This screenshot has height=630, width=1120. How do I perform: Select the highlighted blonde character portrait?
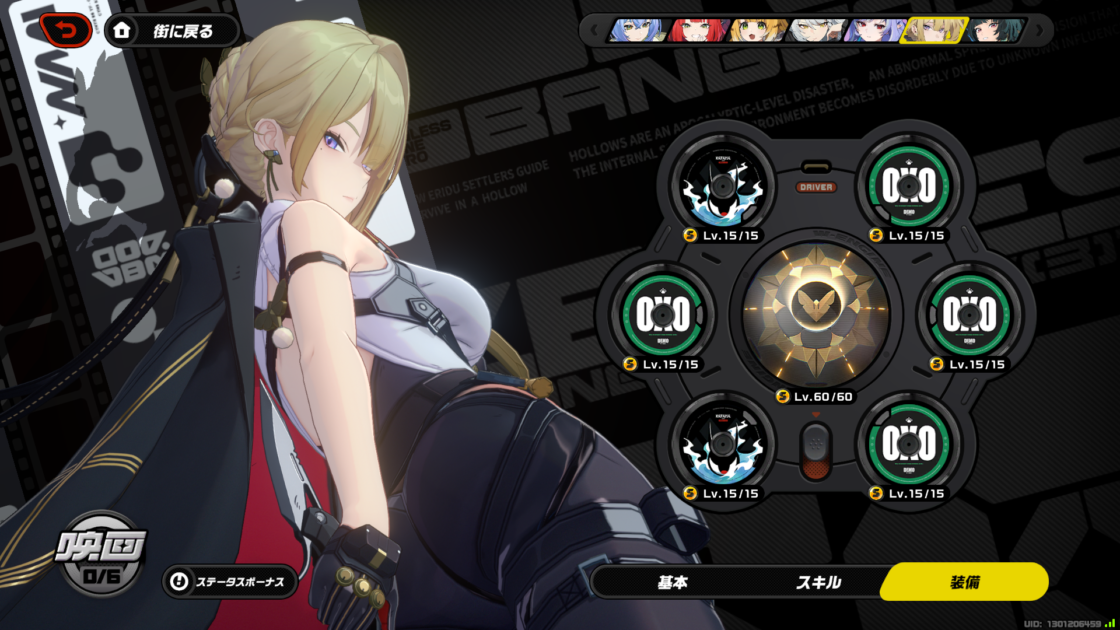[932, 30]
